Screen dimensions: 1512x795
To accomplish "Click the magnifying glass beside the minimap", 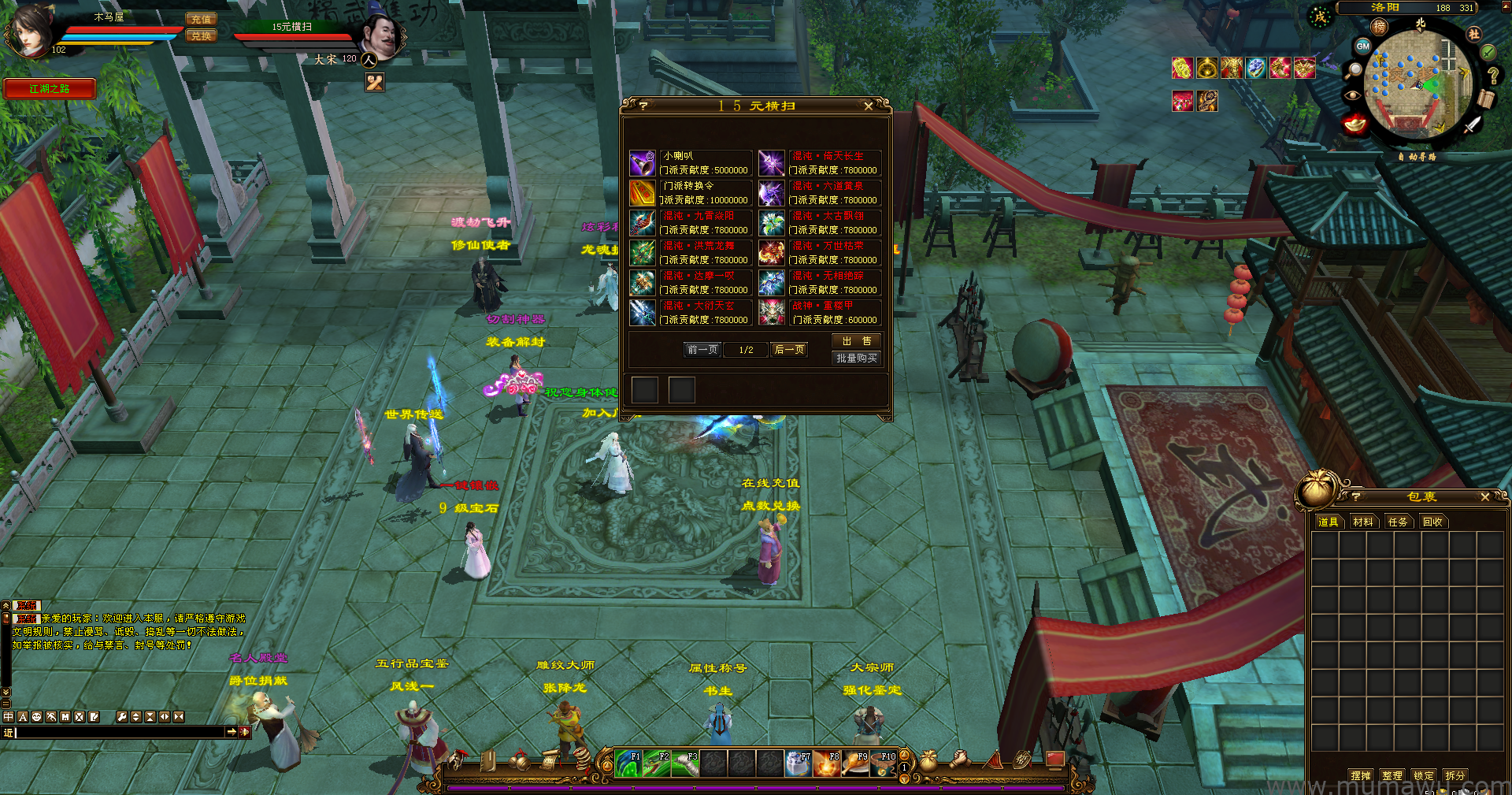I will (x=1354, y=71).
